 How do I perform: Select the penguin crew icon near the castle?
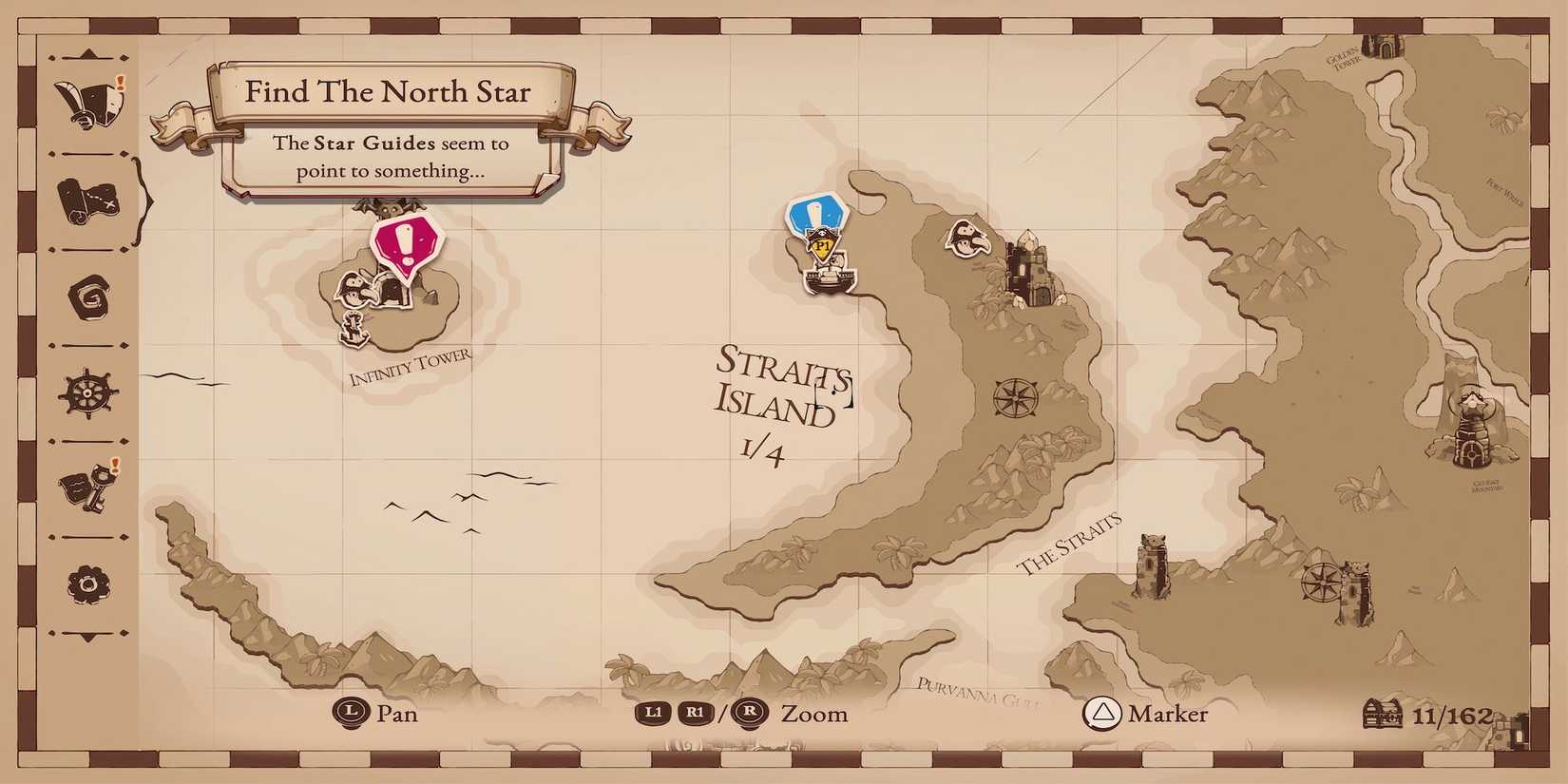point(967,238)
